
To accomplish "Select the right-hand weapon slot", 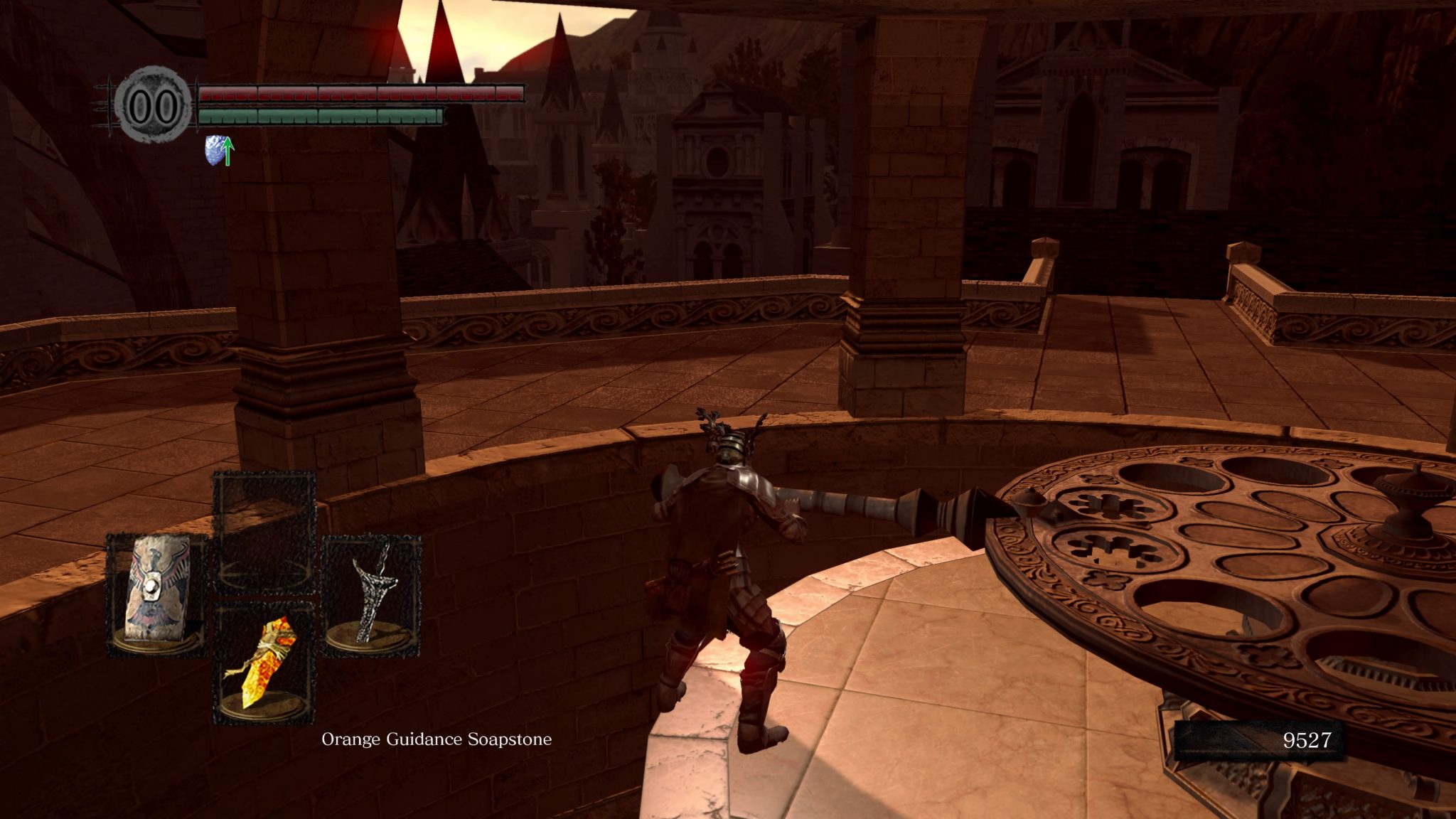I will click(x=371, y=594).
